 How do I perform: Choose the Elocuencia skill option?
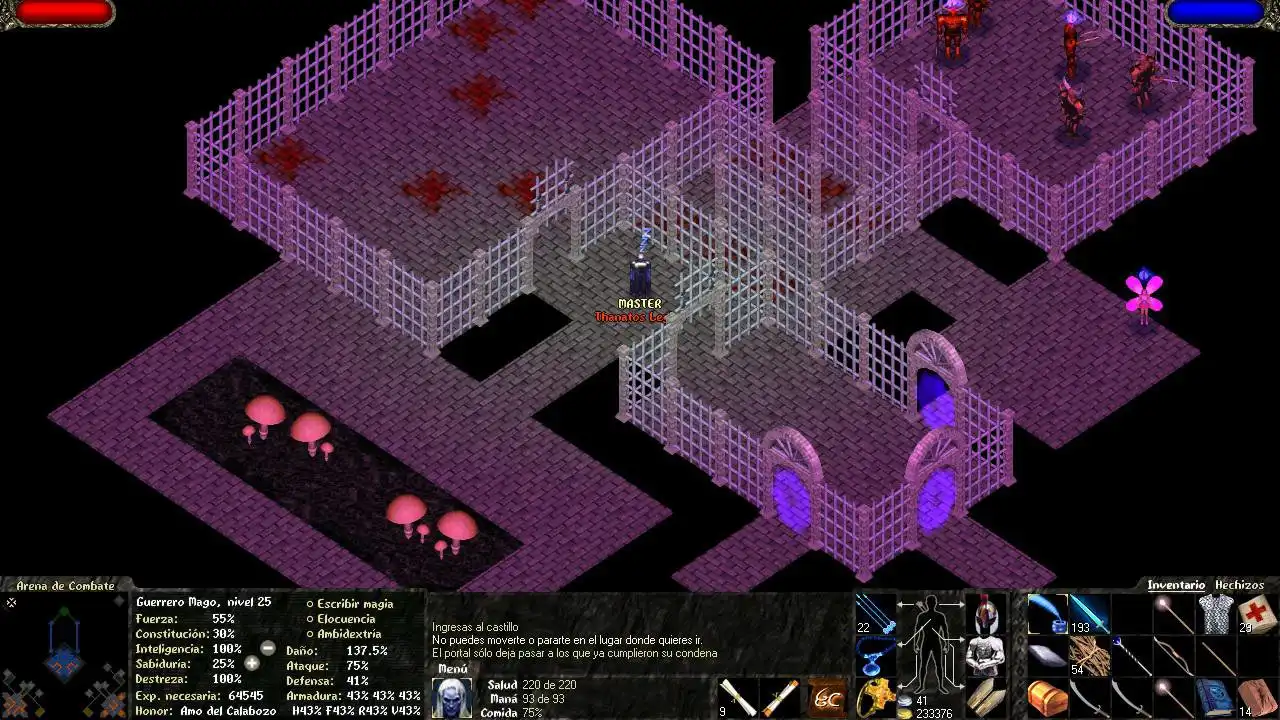click(346, 619)
